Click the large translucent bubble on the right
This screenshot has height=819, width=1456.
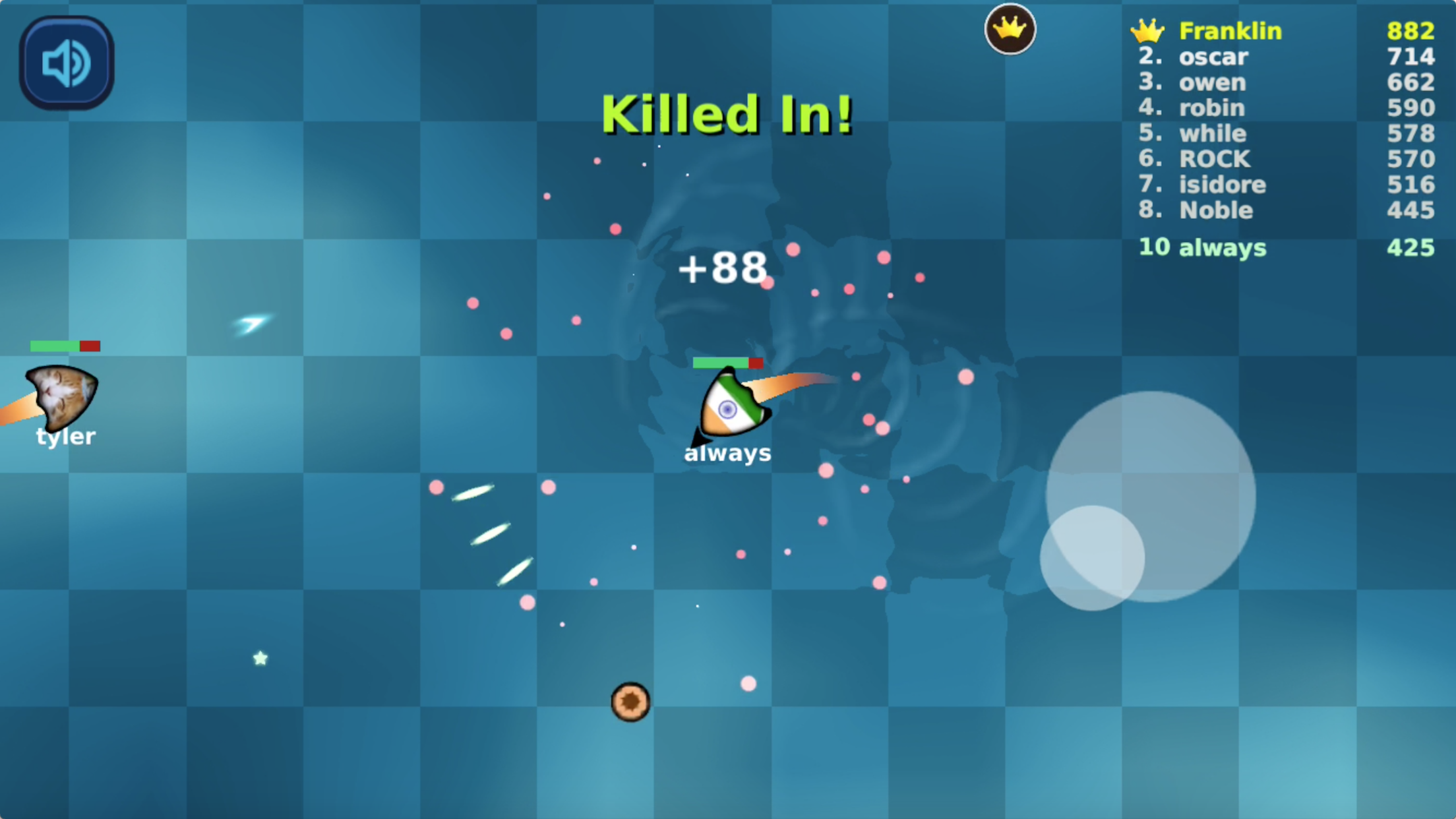(1151, 498)
